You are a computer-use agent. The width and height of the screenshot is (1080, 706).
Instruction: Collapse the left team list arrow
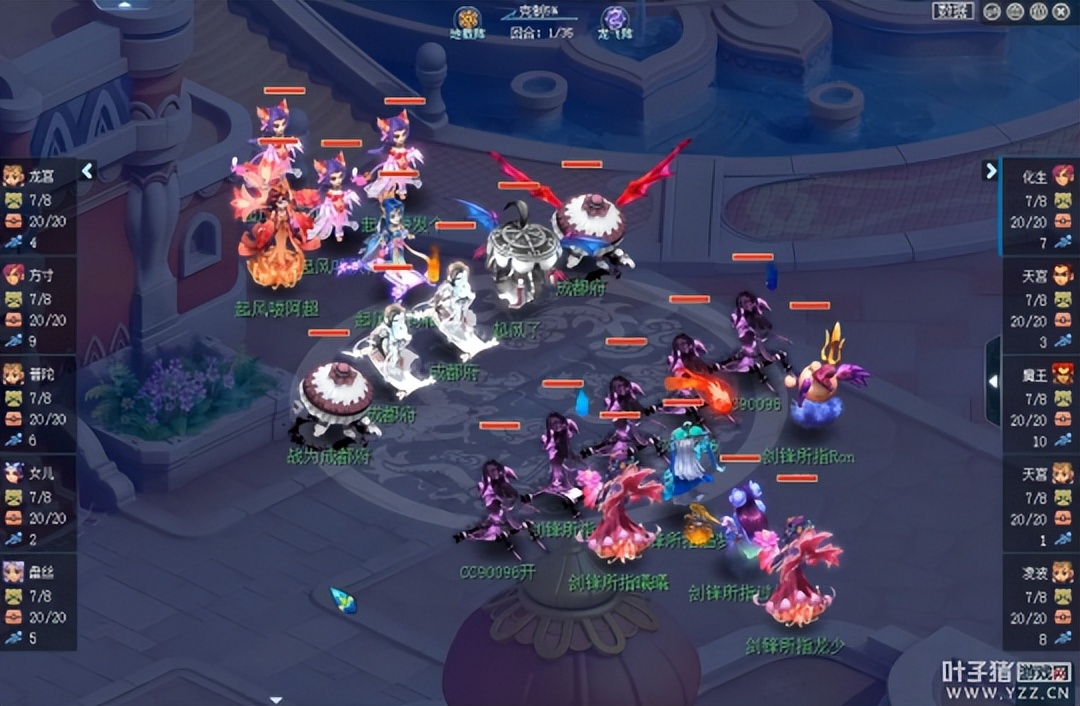pyautogui.click(x=88, y=171)
